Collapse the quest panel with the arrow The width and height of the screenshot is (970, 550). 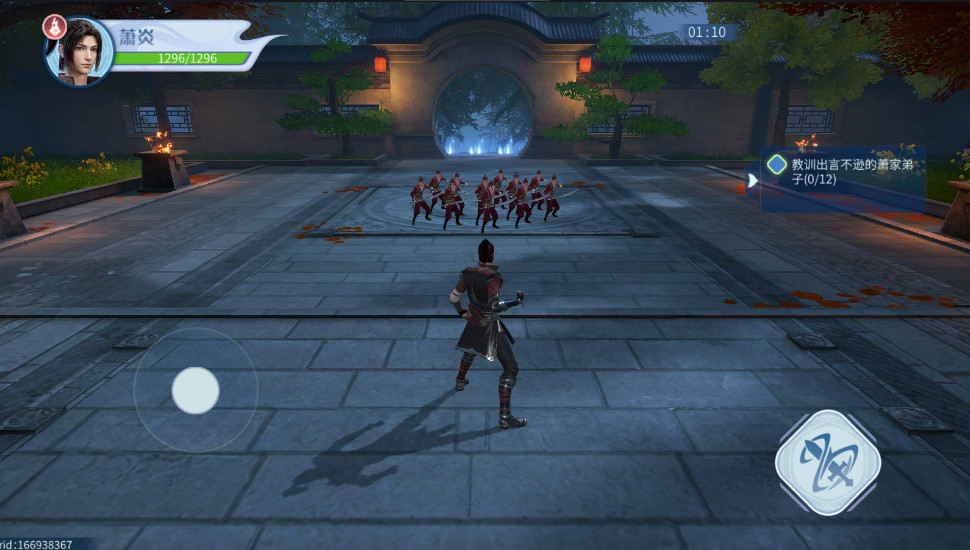point(752,180)
